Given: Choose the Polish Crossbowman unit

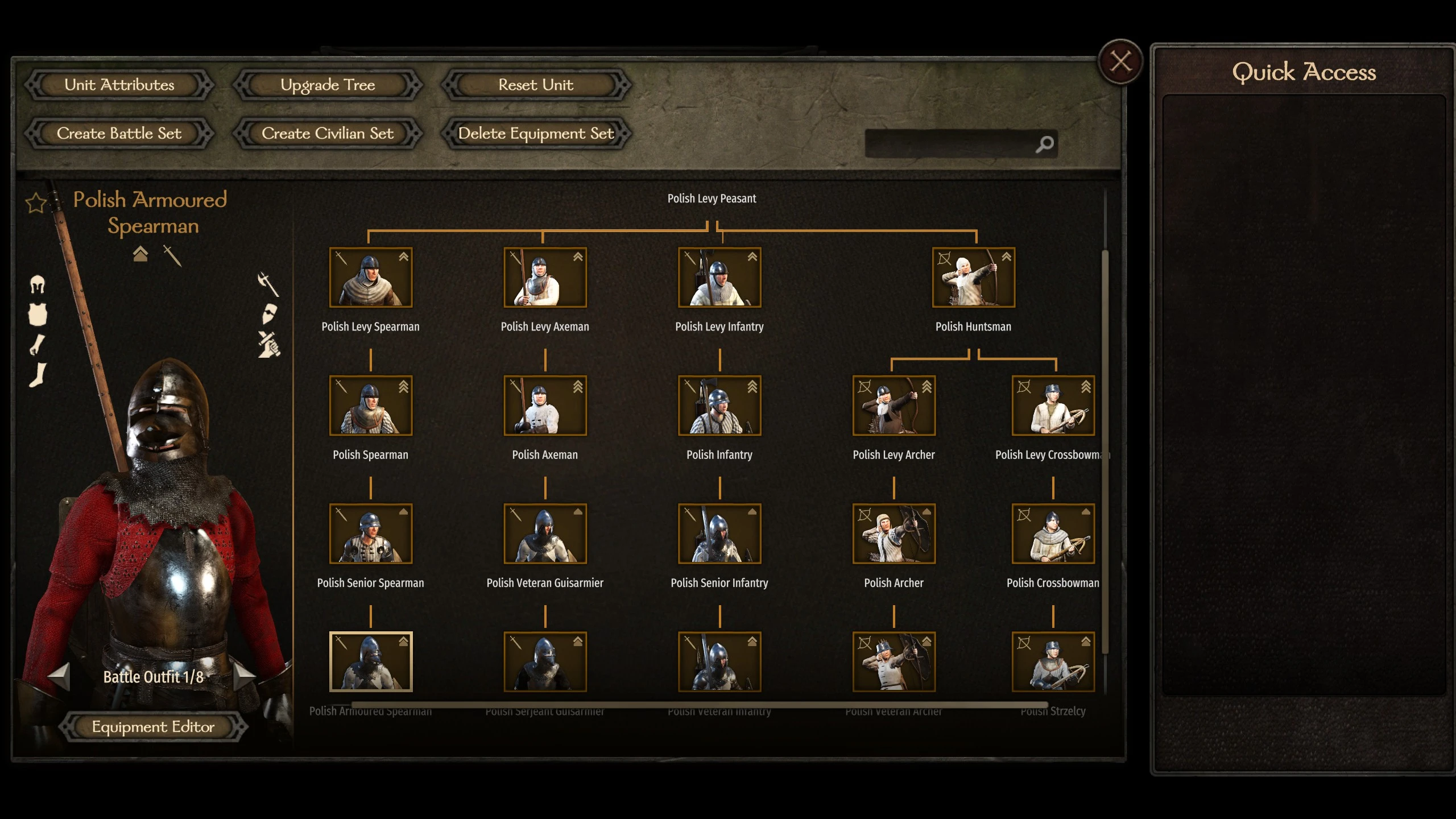Looking at the screenshot, I should [1053, 533].
